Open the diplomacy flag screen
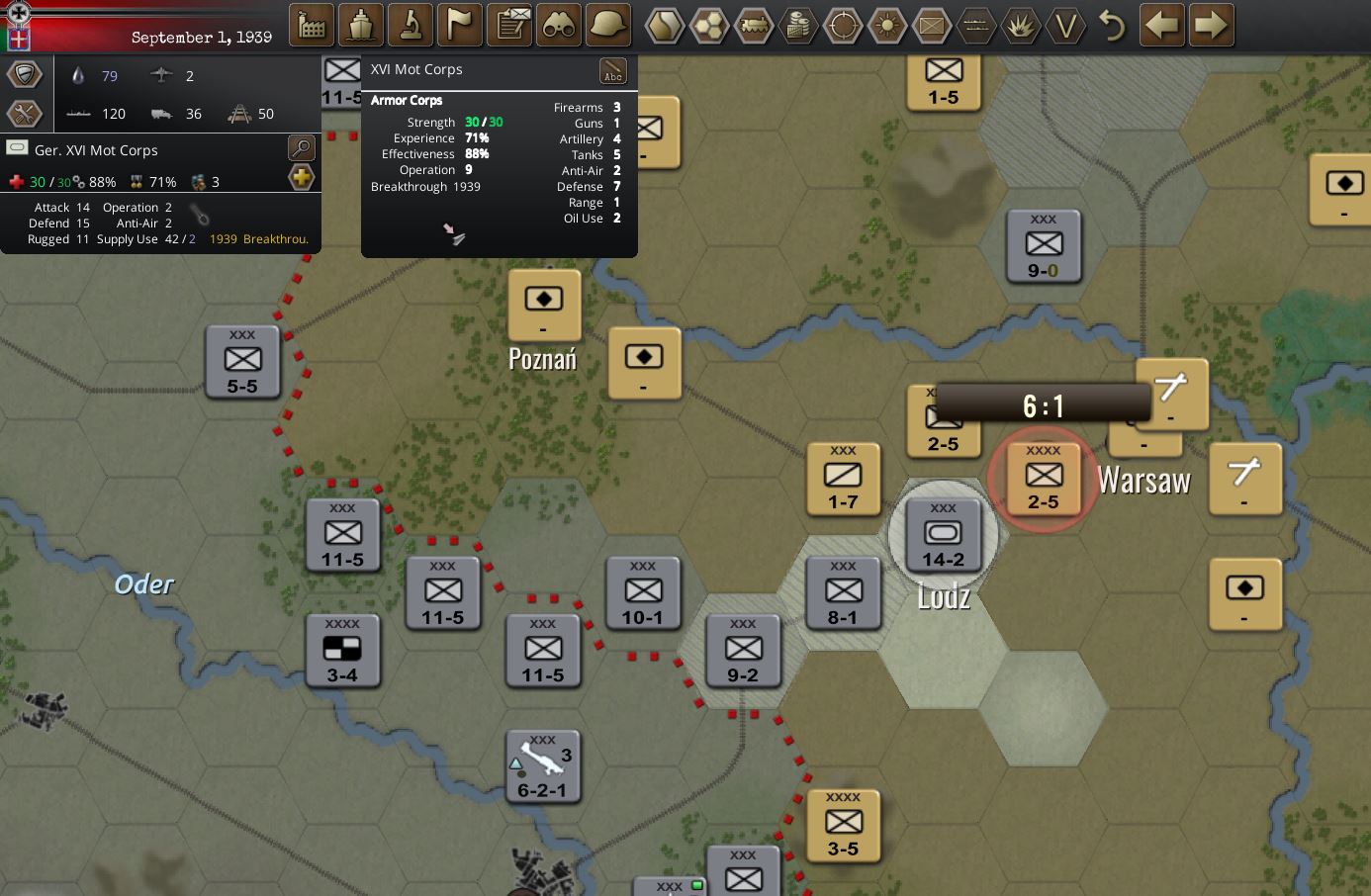Viewport: 1371px width, 896px height. (459, 25)
